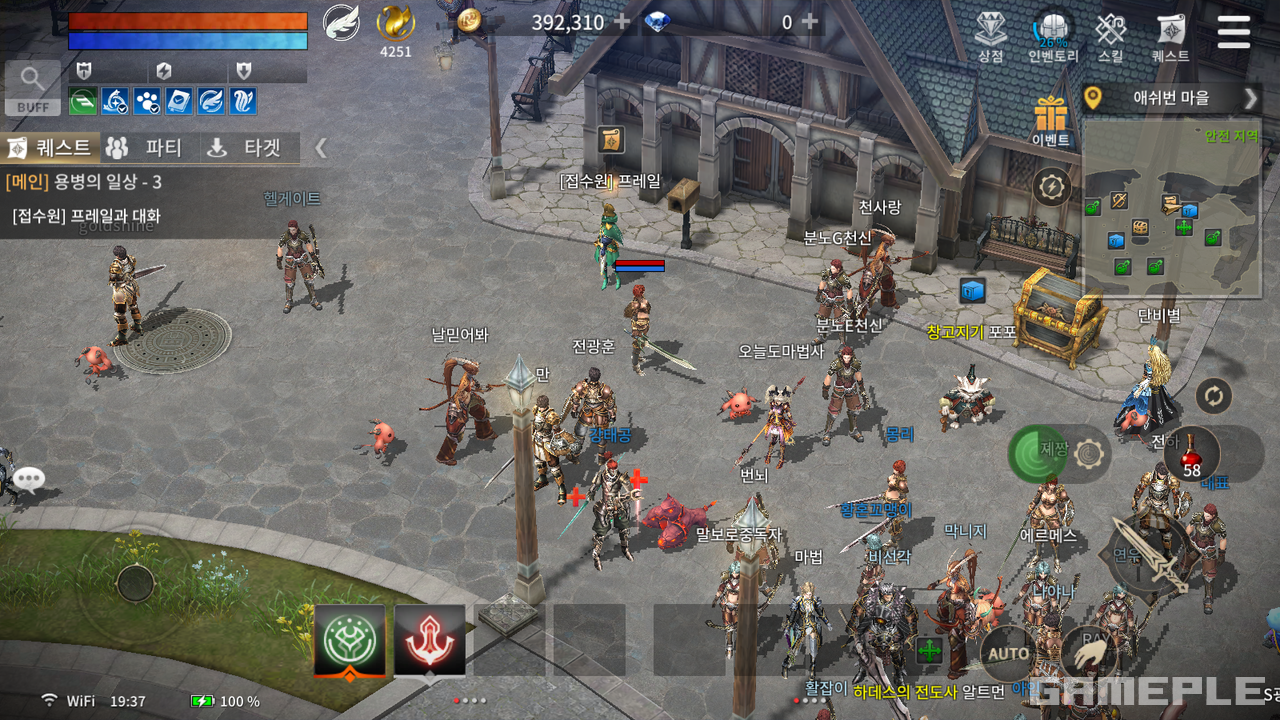
Task: Open the 애쉬번 마을 location map
Action: [x=1170, y=98]
